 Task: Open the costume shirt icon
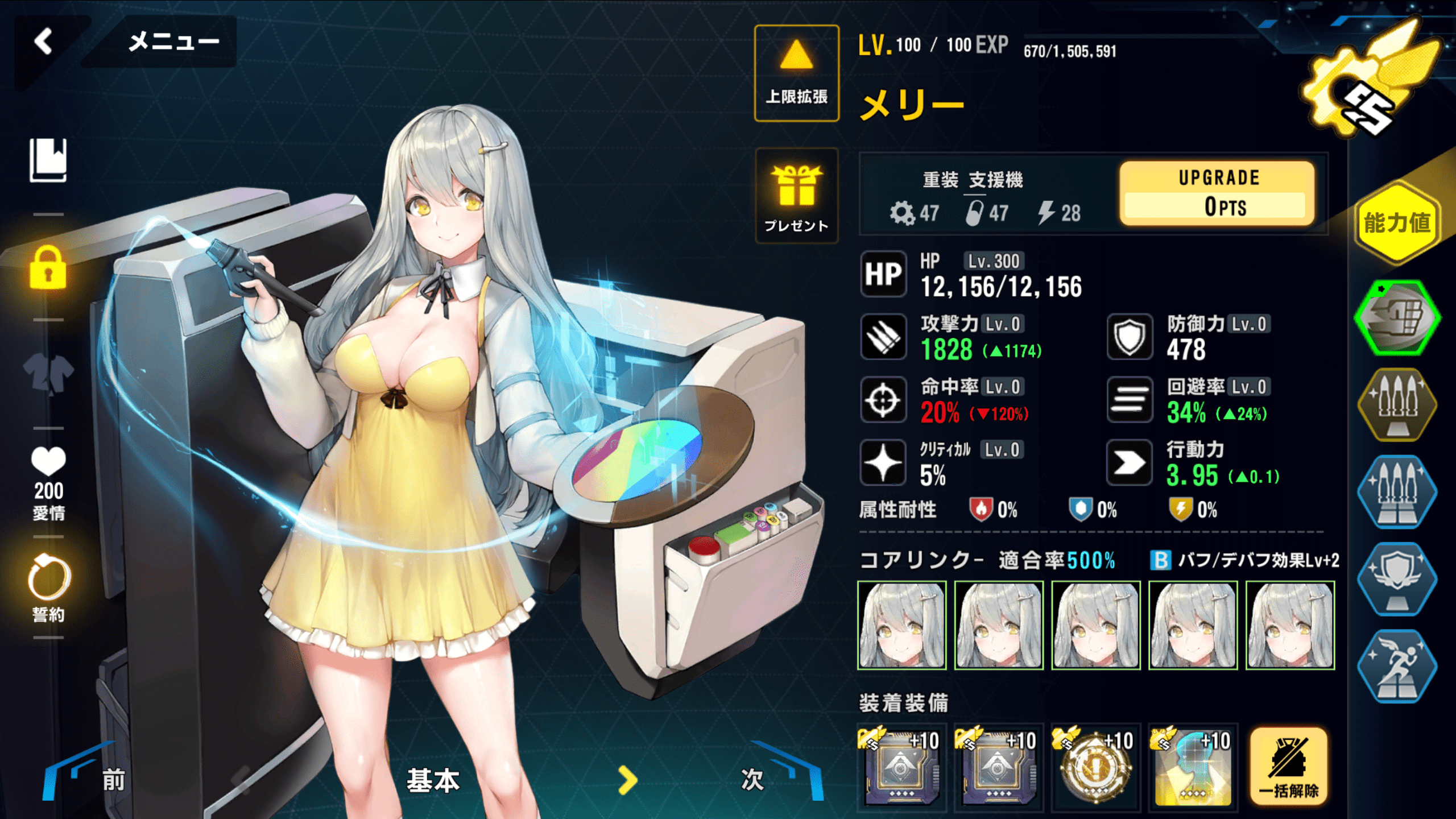tap(48, 374)
